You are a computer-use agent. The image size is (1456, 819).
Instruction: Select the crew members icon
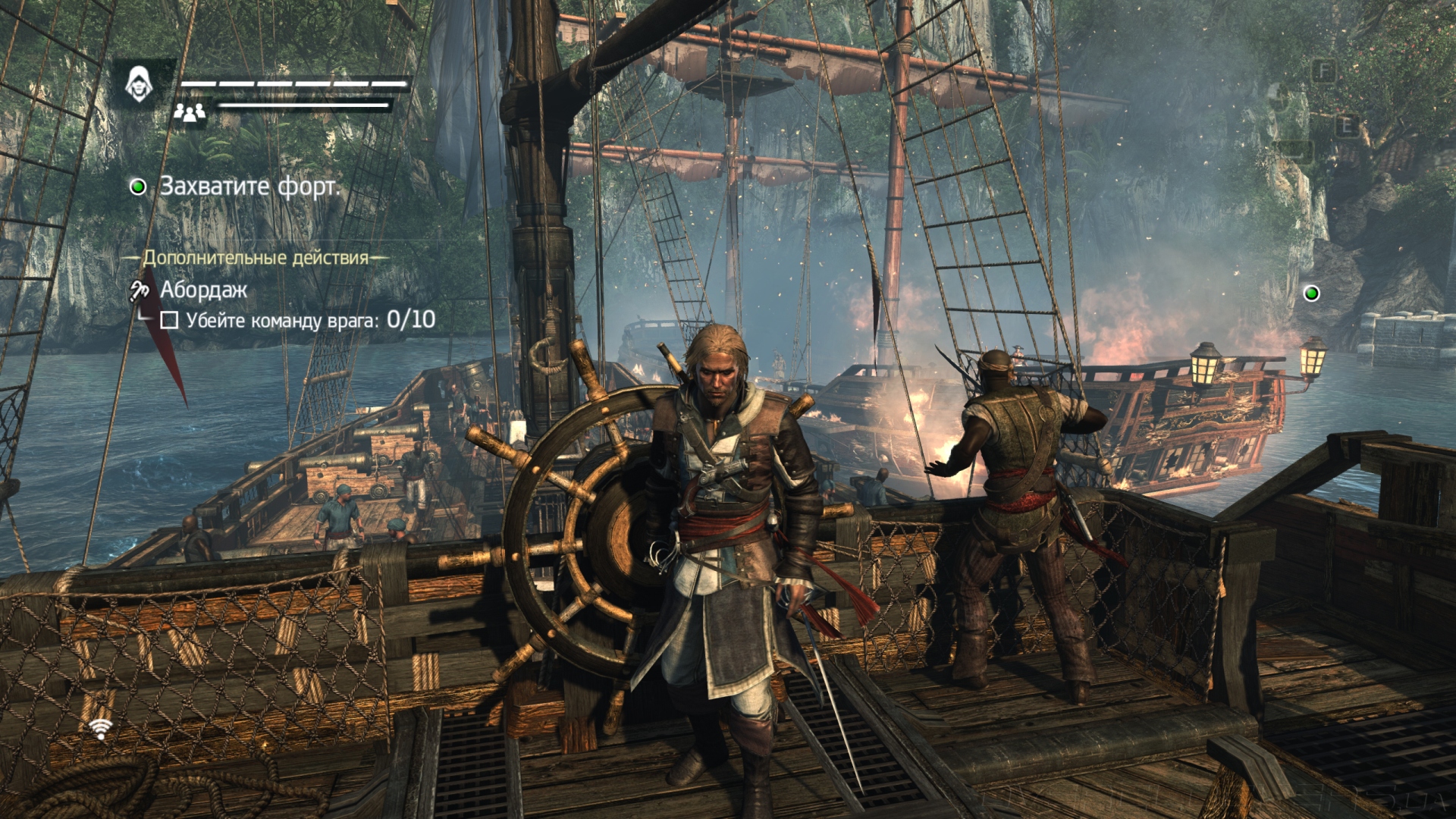click(x=190, y=113)
